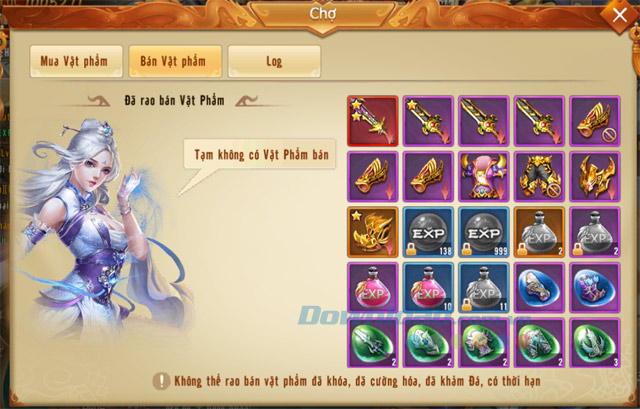The width and height of the screenshot is (640, 409).
Task: Choose the locked EXP bottle on orange background
Action: point(541,232)
